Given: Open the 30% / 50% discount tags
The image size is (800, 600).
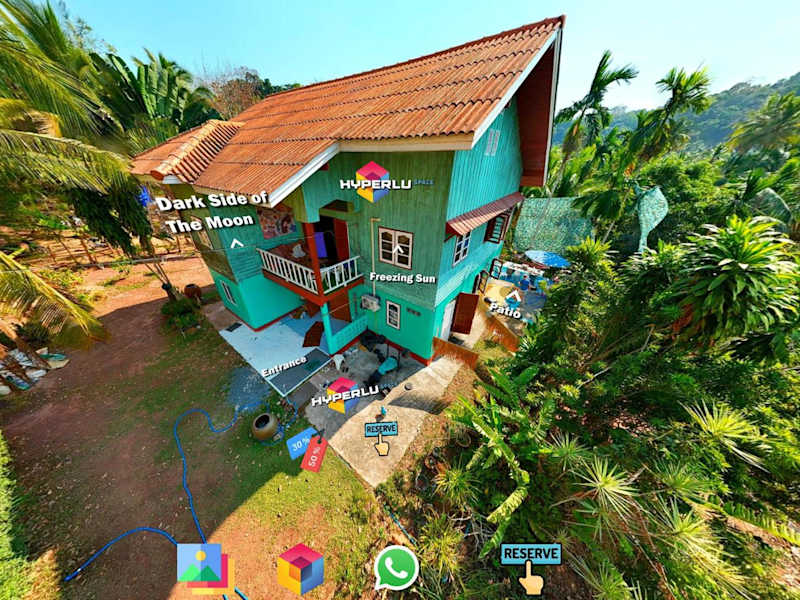Looking at the screenshot, I should (307, 448).
